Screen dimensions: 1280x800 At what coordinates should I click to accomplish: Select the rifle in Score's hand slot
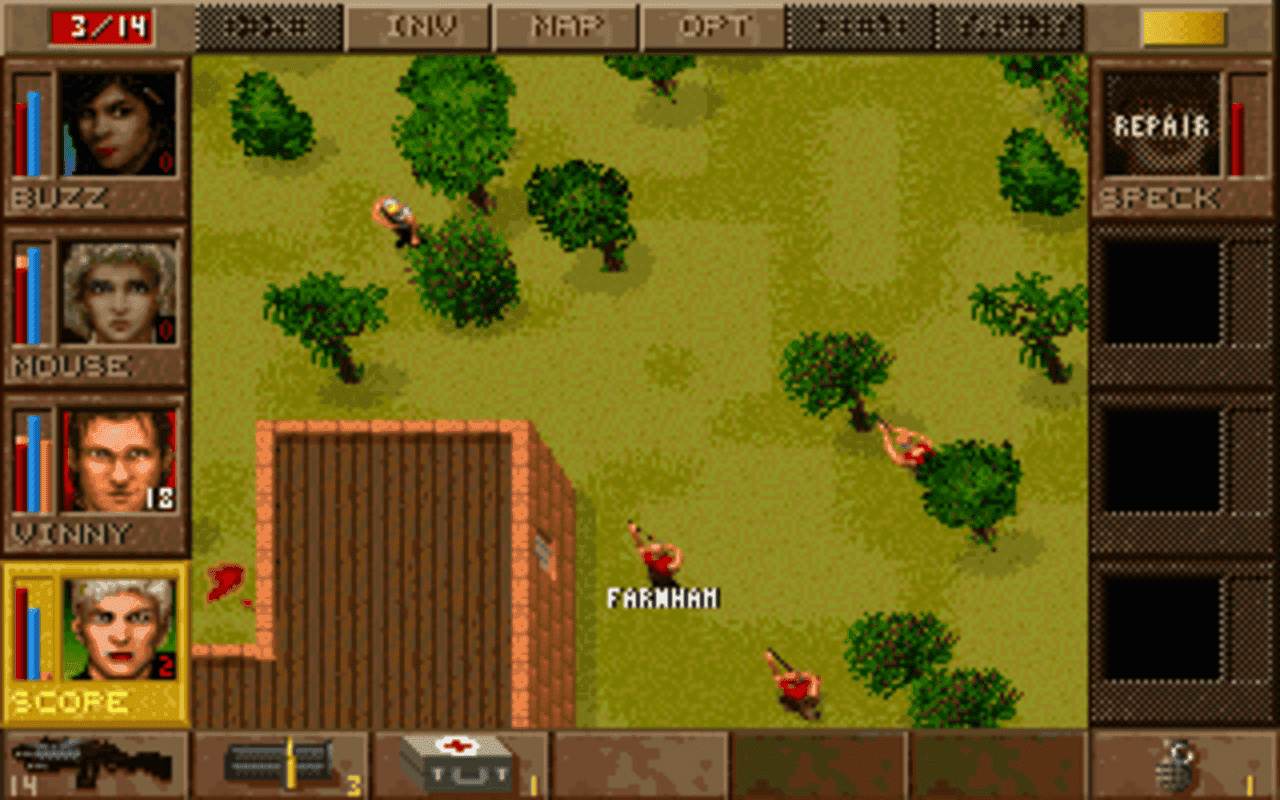coord(90,762)
